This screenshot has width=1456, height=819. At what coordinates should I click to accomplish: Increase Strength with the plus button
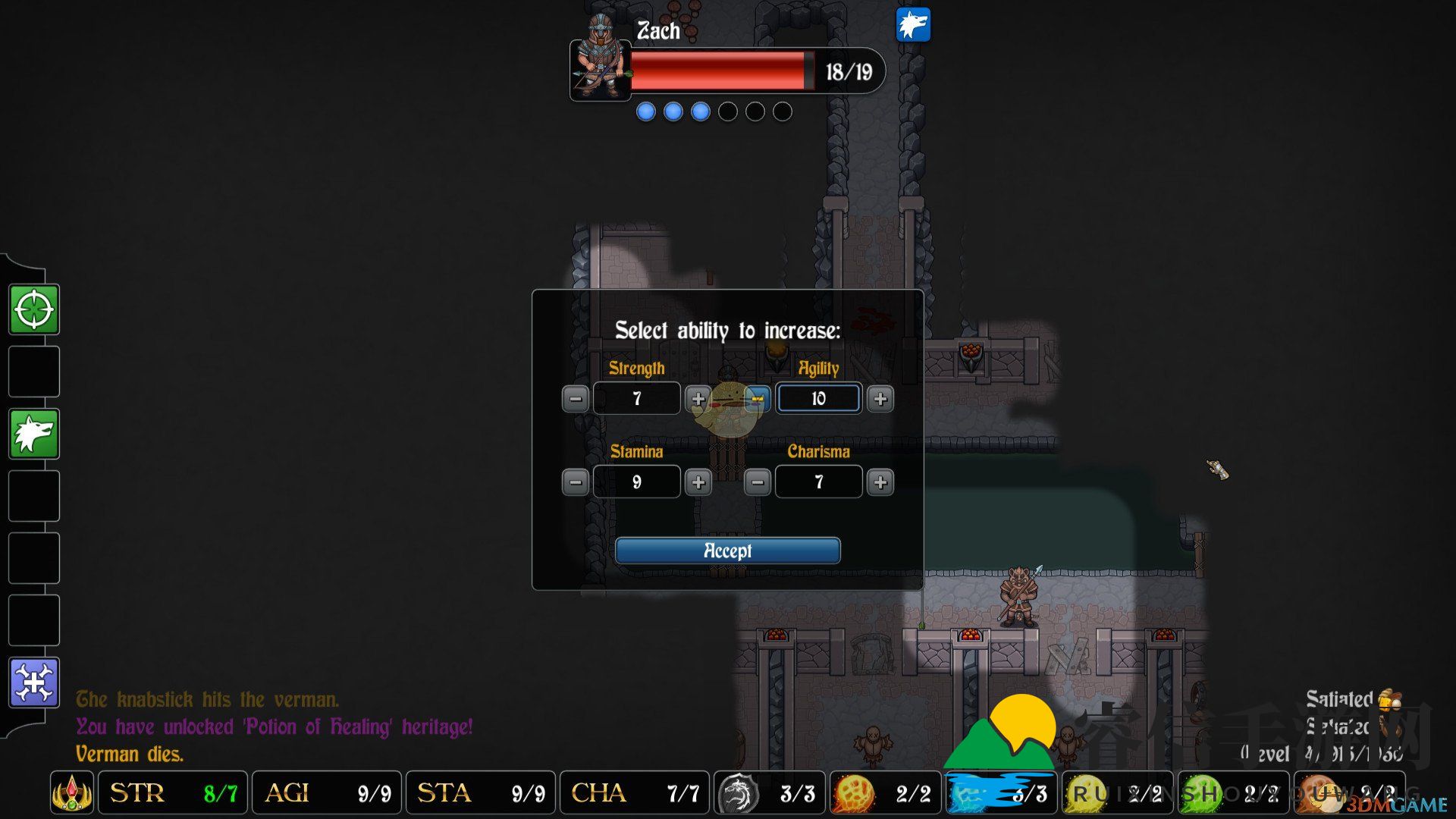click(x=698, y=399)
